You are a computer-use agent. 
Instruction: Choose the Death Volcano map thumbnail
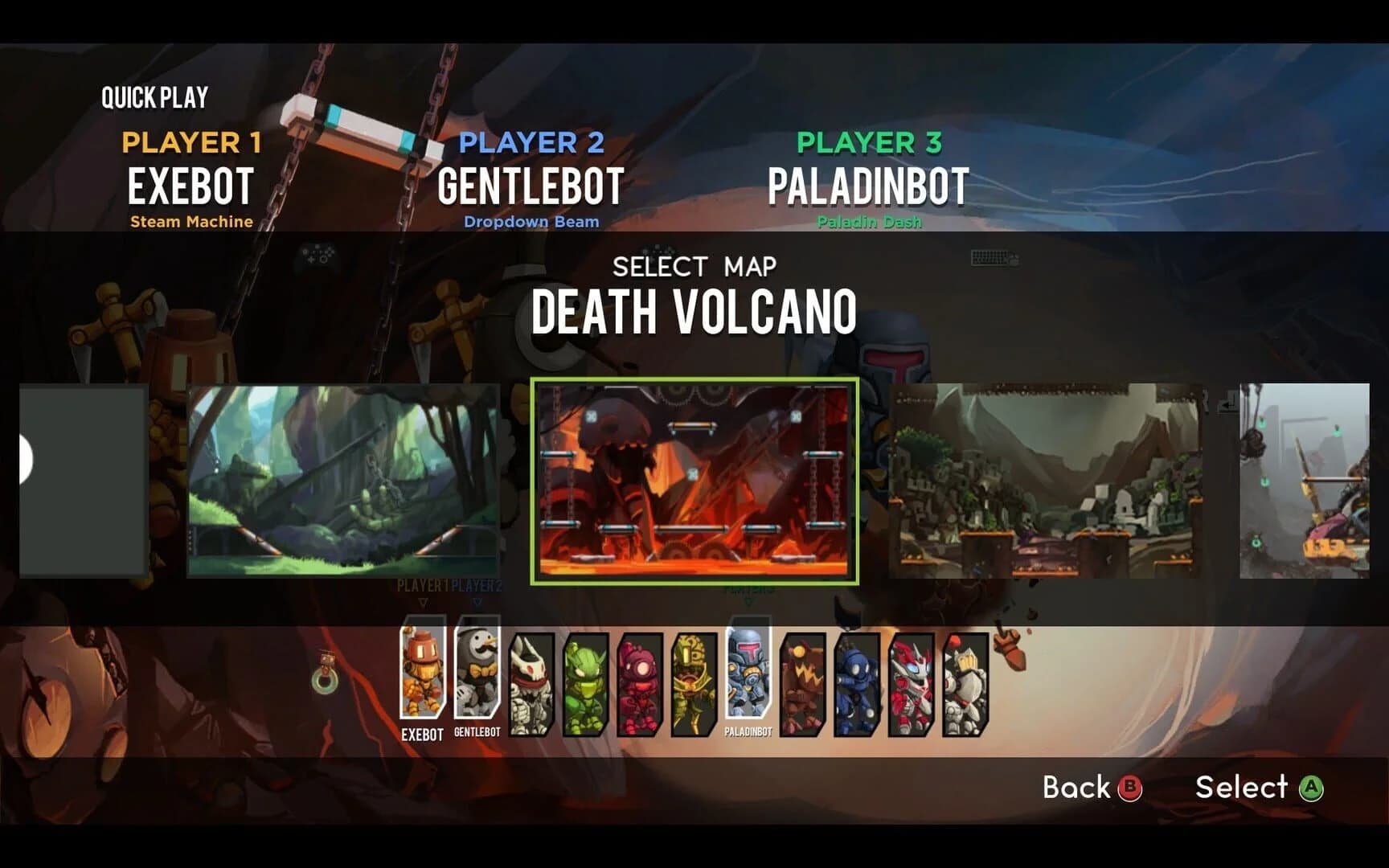click(x=696, y=483)
